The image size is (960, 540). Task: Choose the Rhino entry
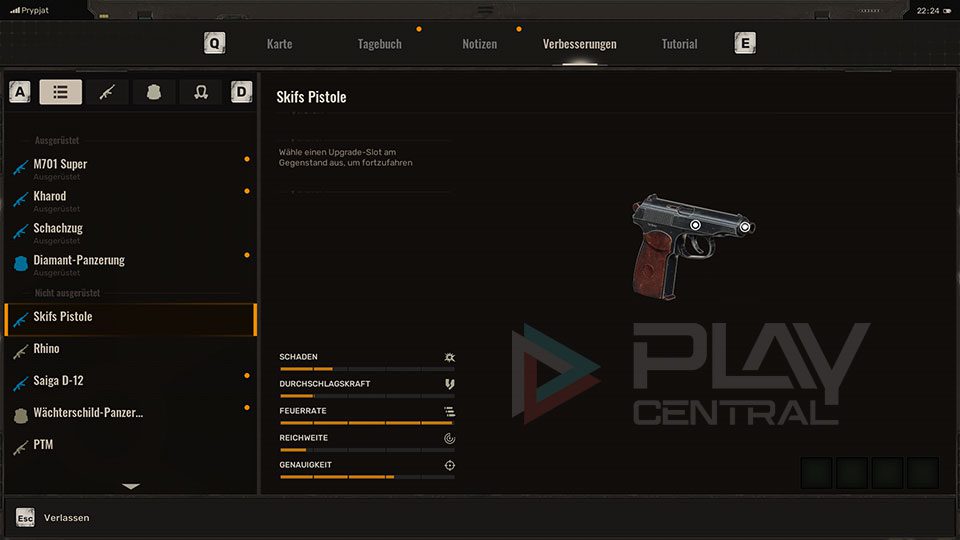pyautogui.click(x=46, y=349)
